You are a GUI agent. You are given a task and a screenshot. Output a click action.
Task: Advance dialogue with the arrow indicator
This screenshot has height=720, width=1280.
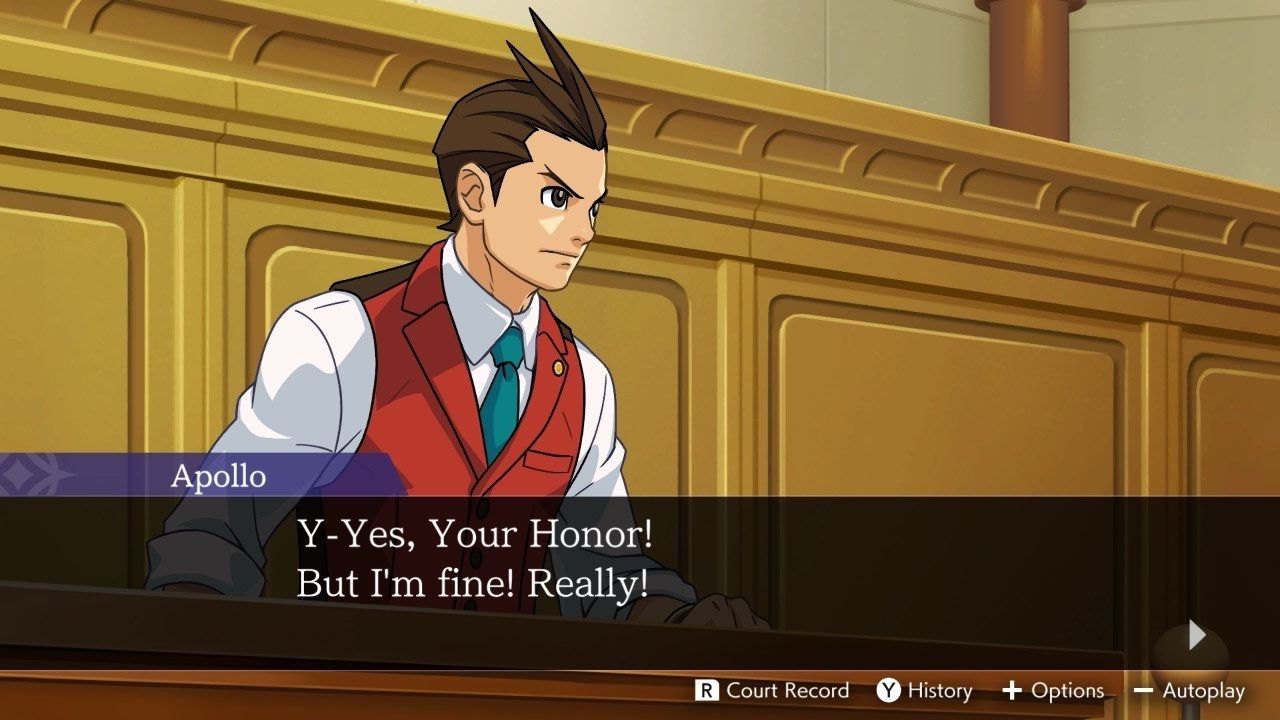(1197, 635)
